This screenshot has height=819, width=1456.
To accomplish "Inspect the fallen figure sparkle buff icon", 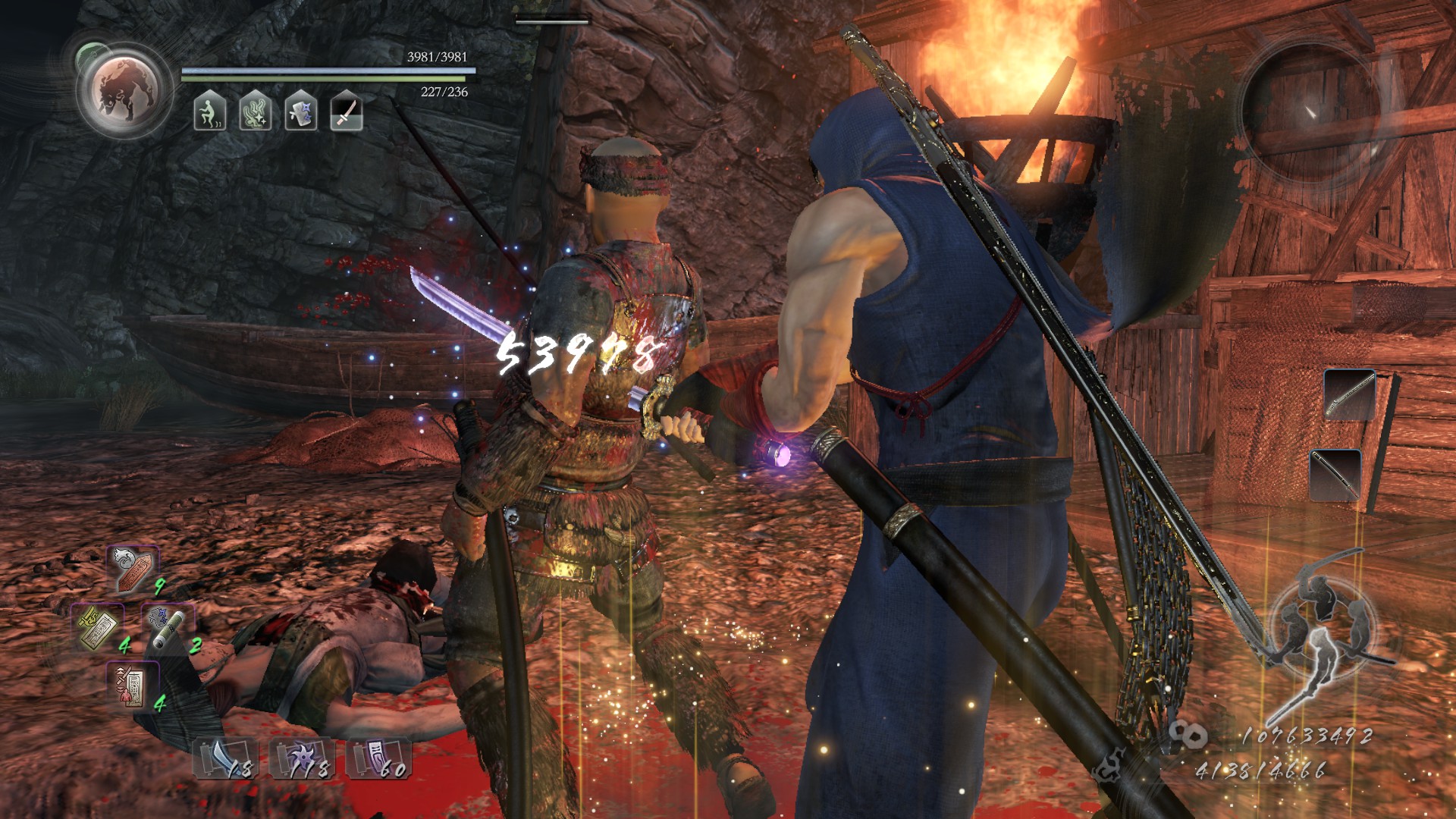I will point(256,111).
